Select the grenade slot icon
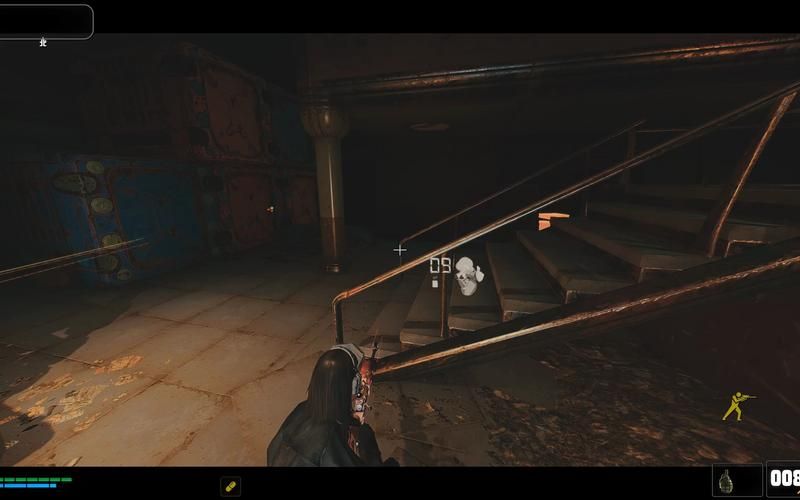The image size is (800, 500). [x=737, y=480]
